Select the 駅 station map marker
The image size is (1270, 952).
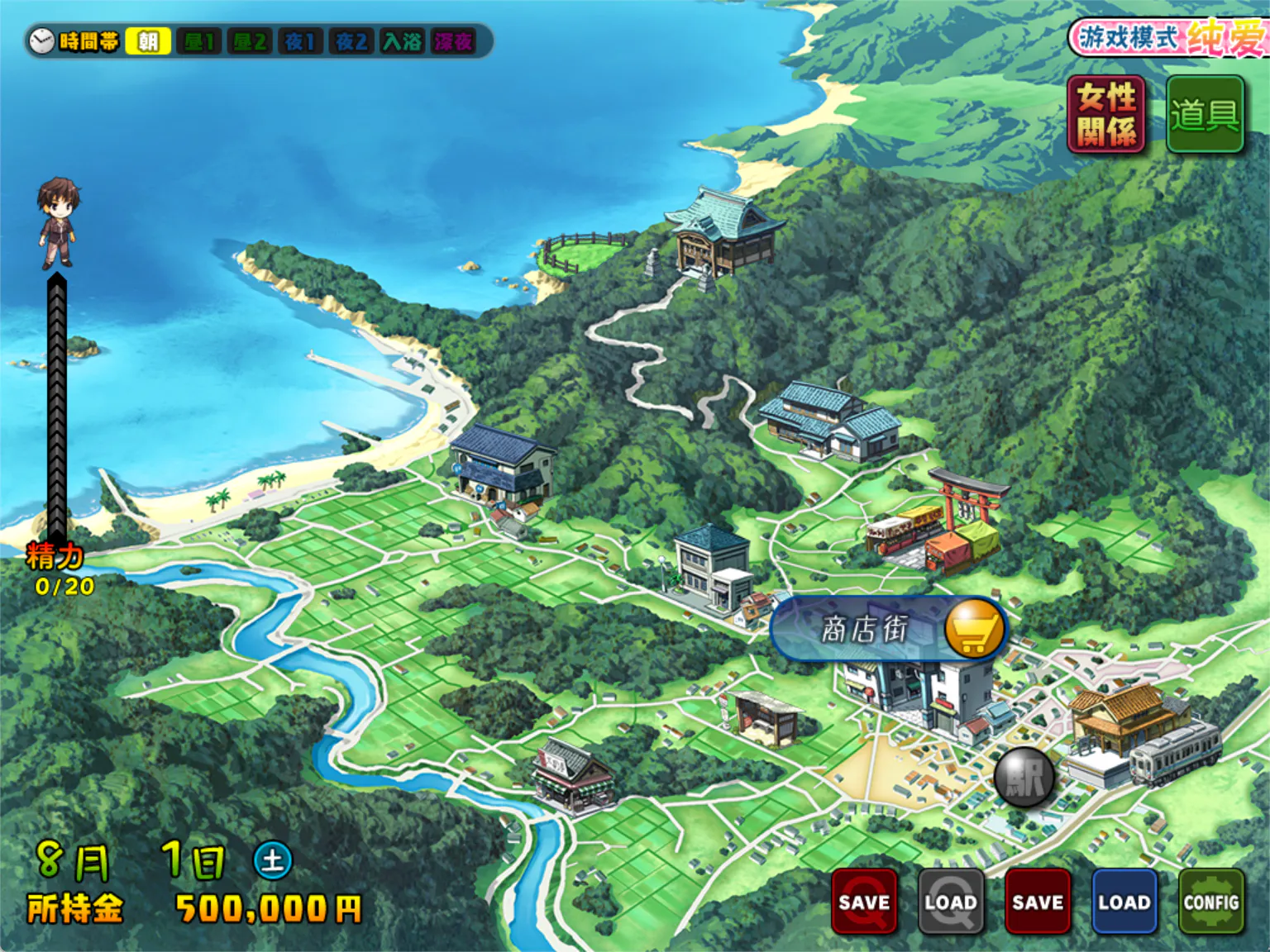point(1024,777)
